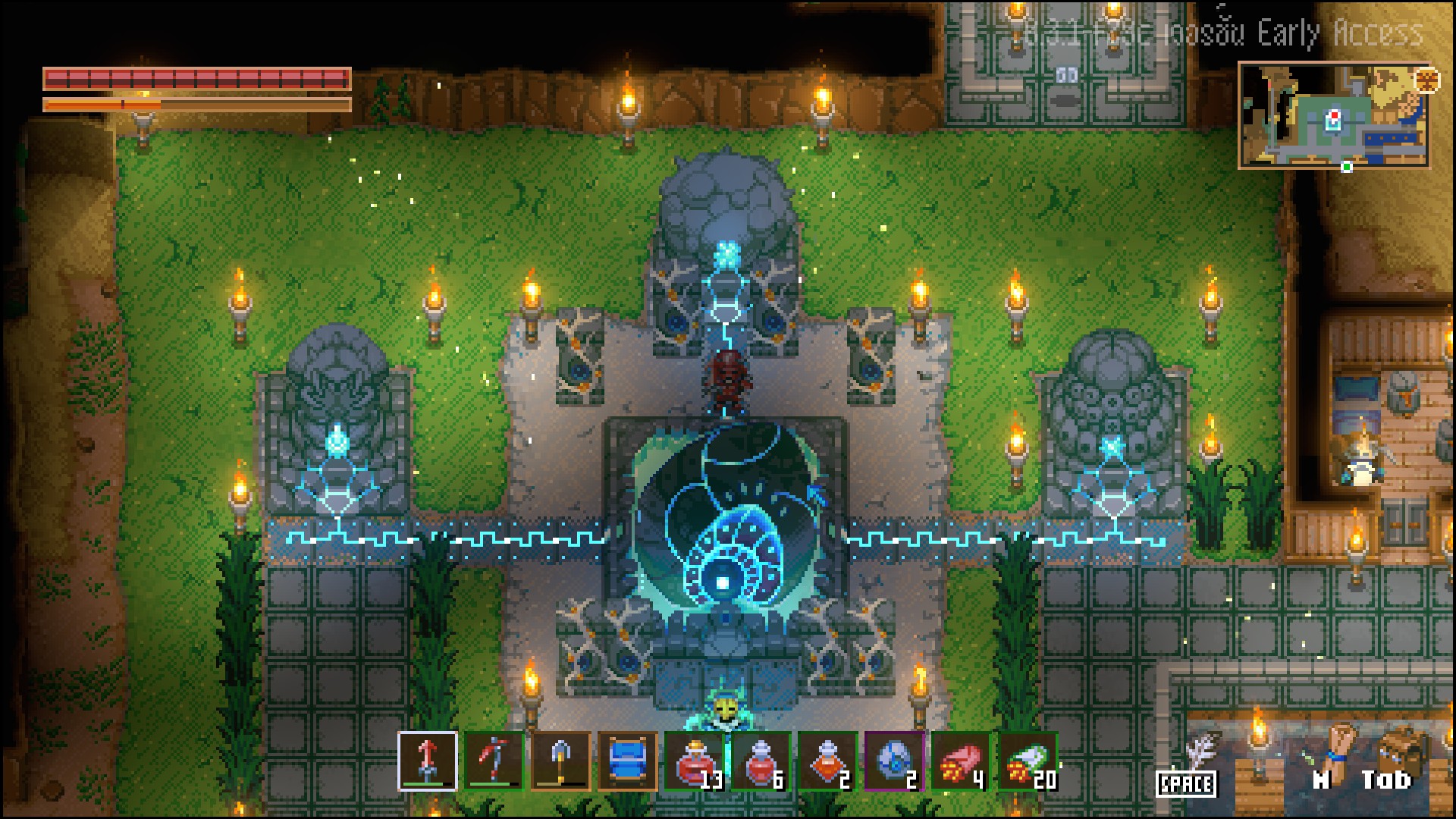Click the green player marker below minimap

(x=1347, y=167)
